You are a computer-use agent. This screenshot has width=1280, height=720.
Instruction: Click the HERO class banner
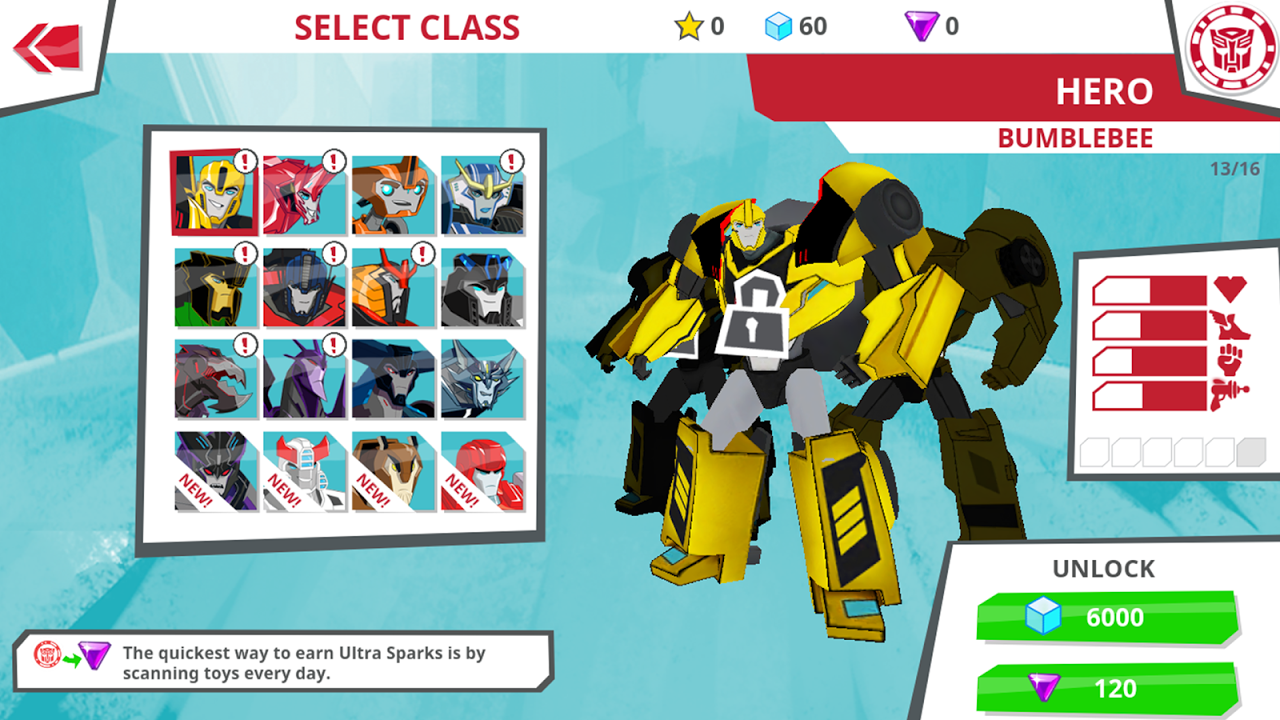click(1103, 92)
